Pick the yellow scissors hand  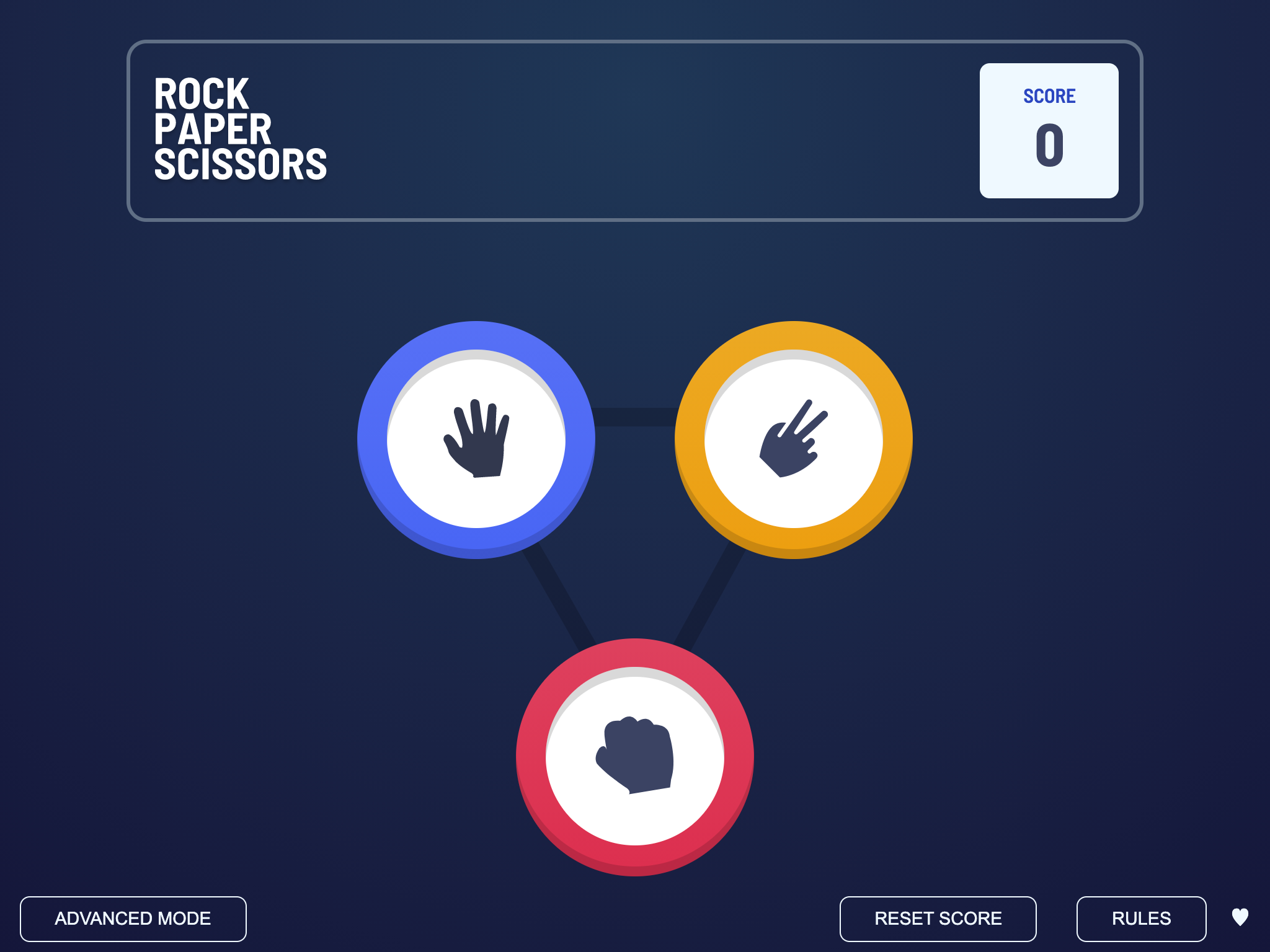793,439
